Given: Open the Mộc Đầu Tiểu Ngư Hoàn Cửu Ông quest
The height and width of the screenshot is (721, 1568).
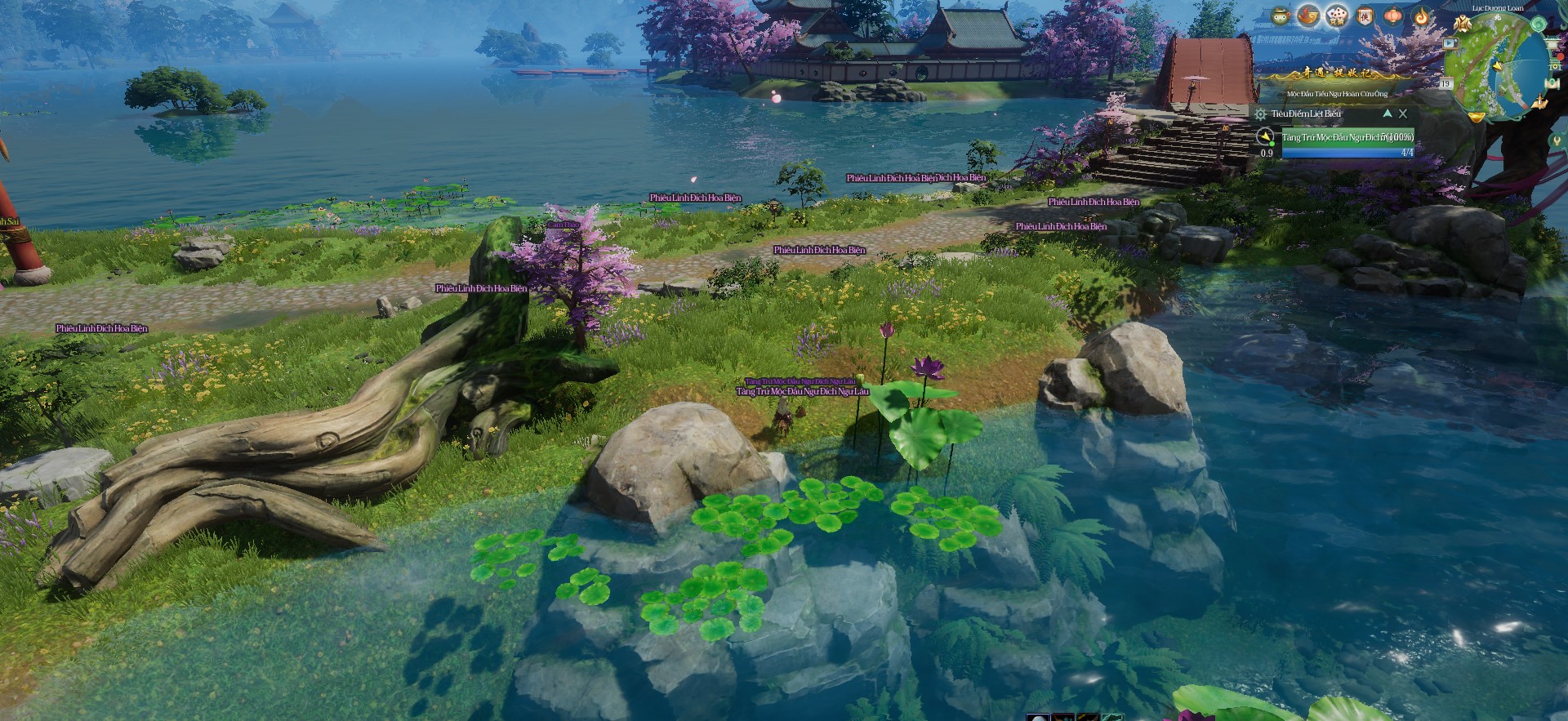Looking at the screenshot, I should pyautogui.click(x=1337, y=94).
